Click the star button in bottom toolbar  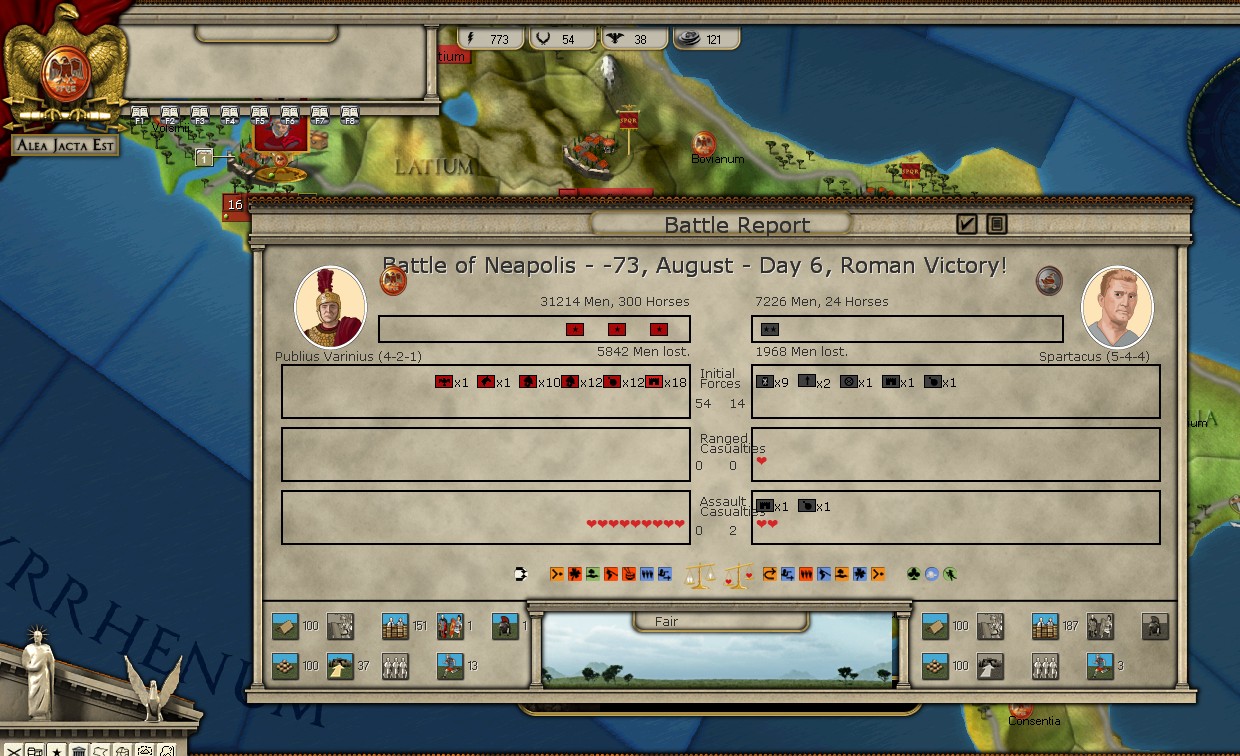[x=56, y=750]
